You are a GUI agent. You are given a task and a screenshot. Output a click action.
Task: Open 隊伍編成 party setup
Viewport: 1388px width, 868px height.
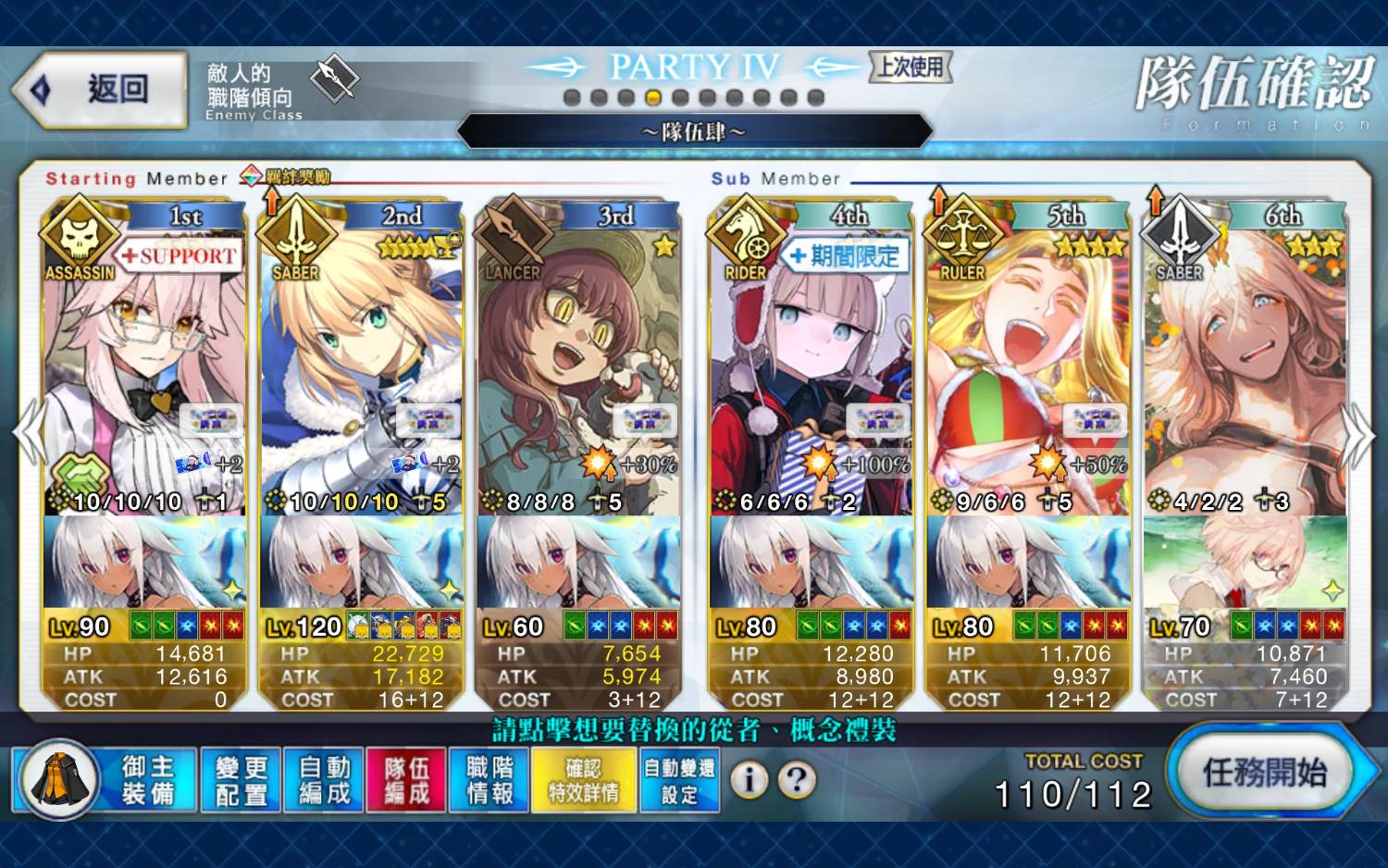coord(406,780)
